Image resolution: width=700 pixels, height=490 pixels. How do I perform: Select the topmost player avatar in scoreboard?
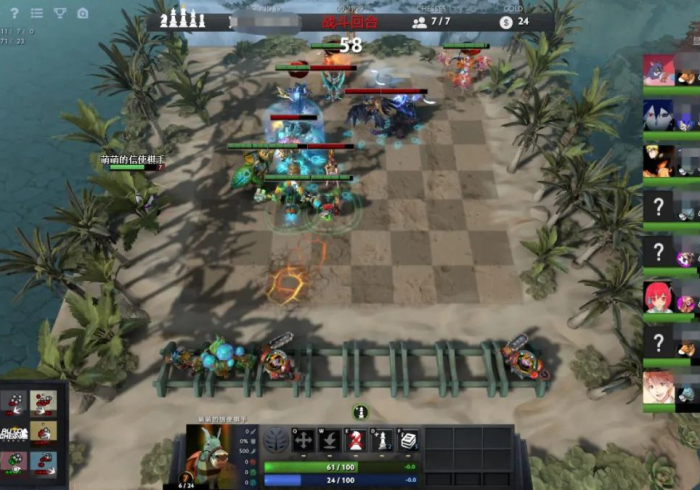(658, 70)
